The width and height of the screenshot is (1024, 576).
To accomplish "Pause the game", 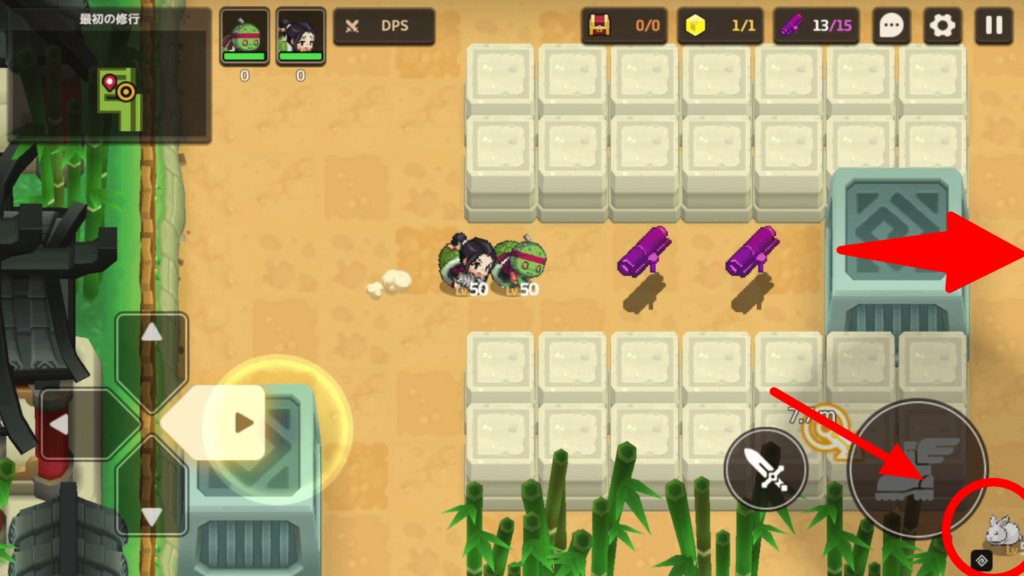I will (993, 26).
